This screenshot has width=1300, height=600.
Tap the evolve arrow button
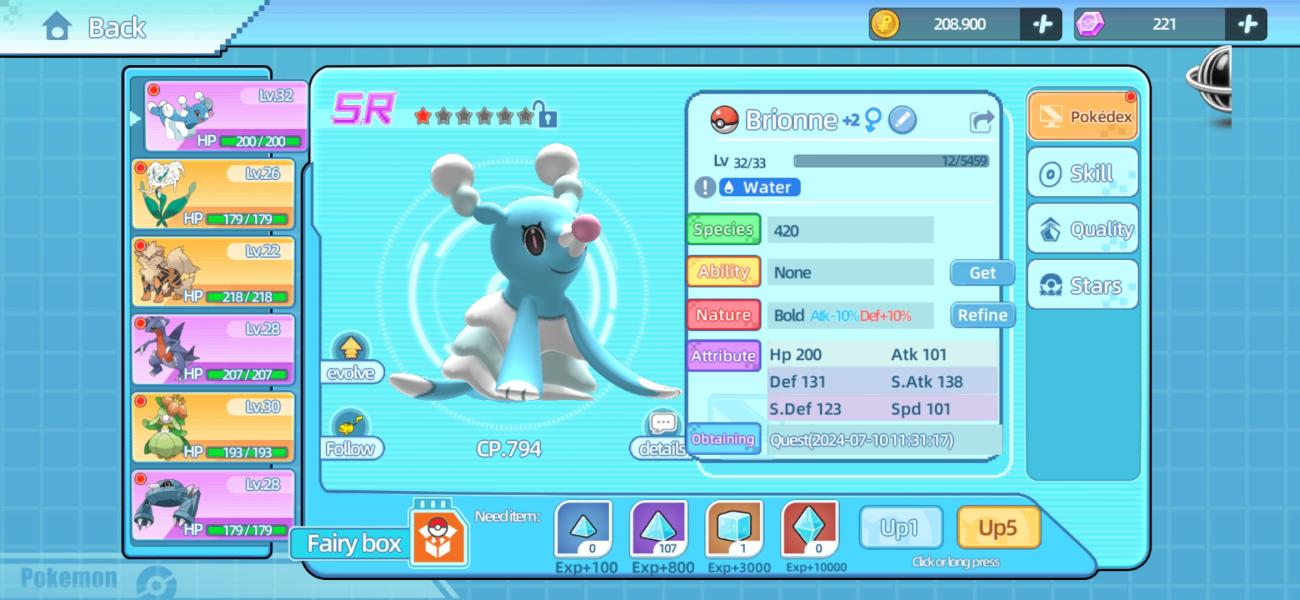(350, 350)
